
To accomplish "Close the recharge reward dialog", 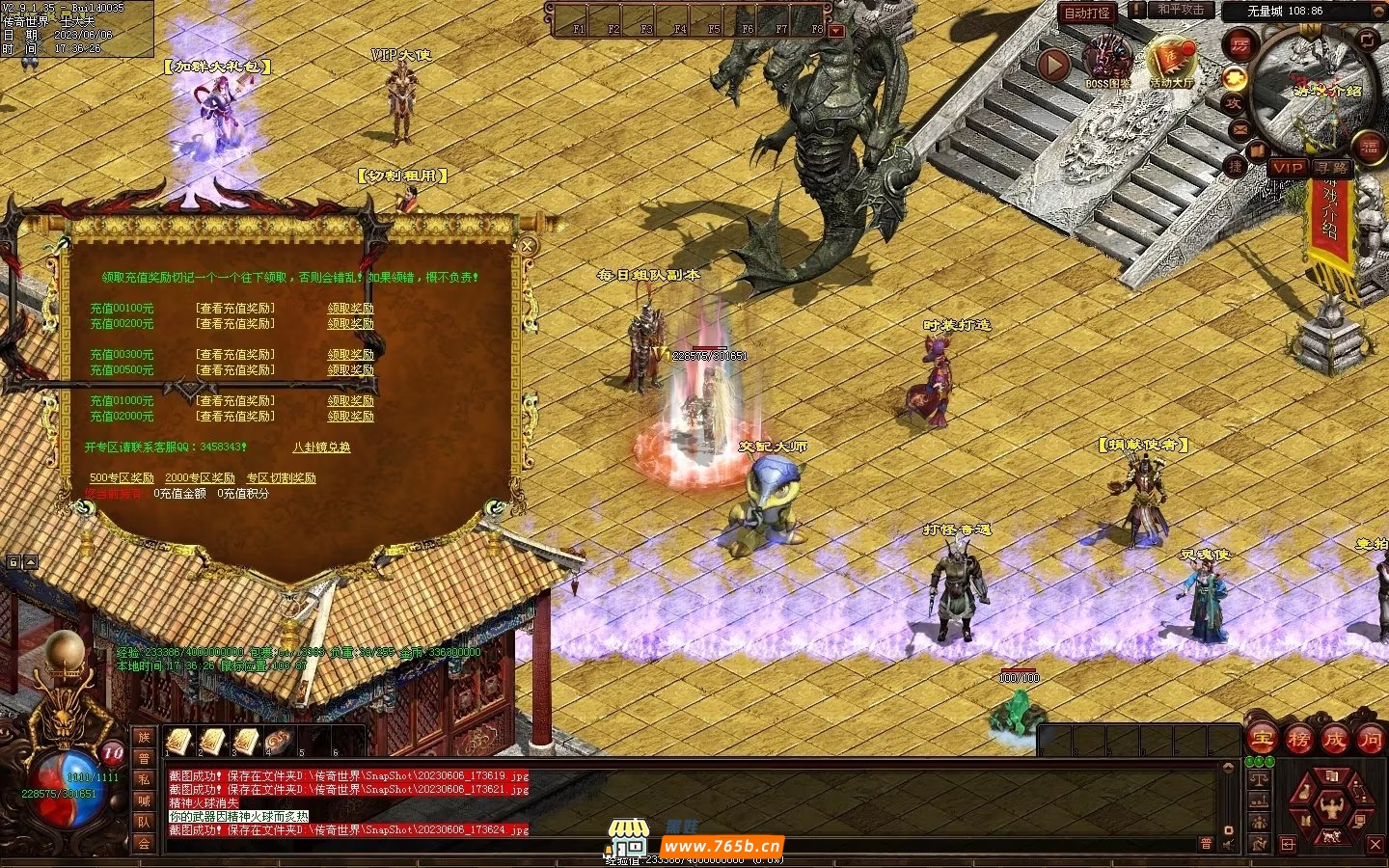I will pyautogui.click(x=527, y=246).
